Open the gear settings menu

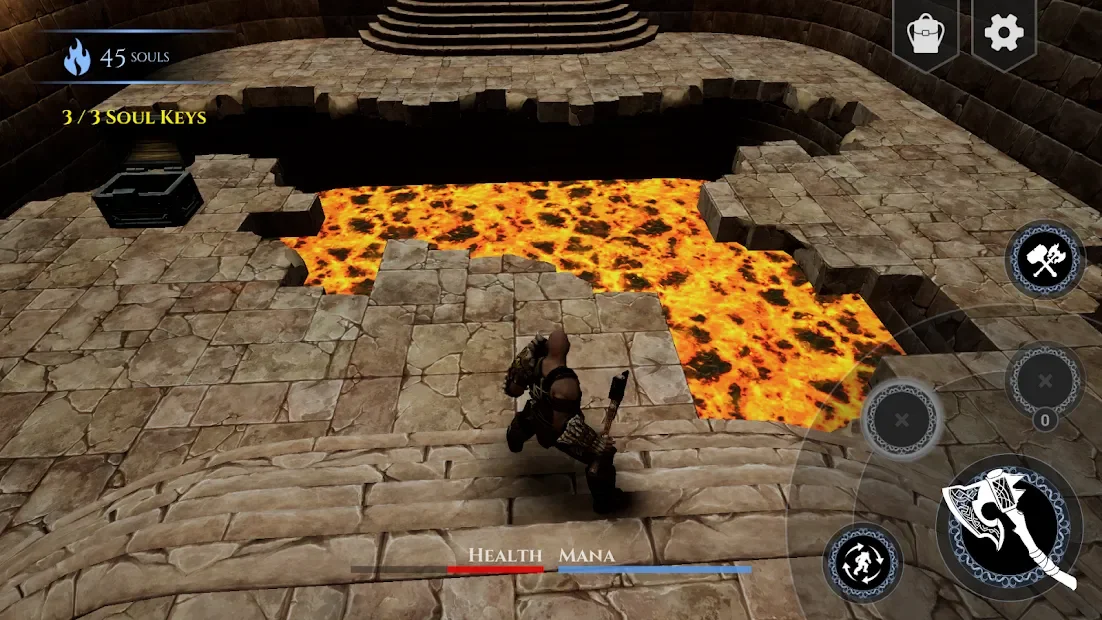[1003, 33]
